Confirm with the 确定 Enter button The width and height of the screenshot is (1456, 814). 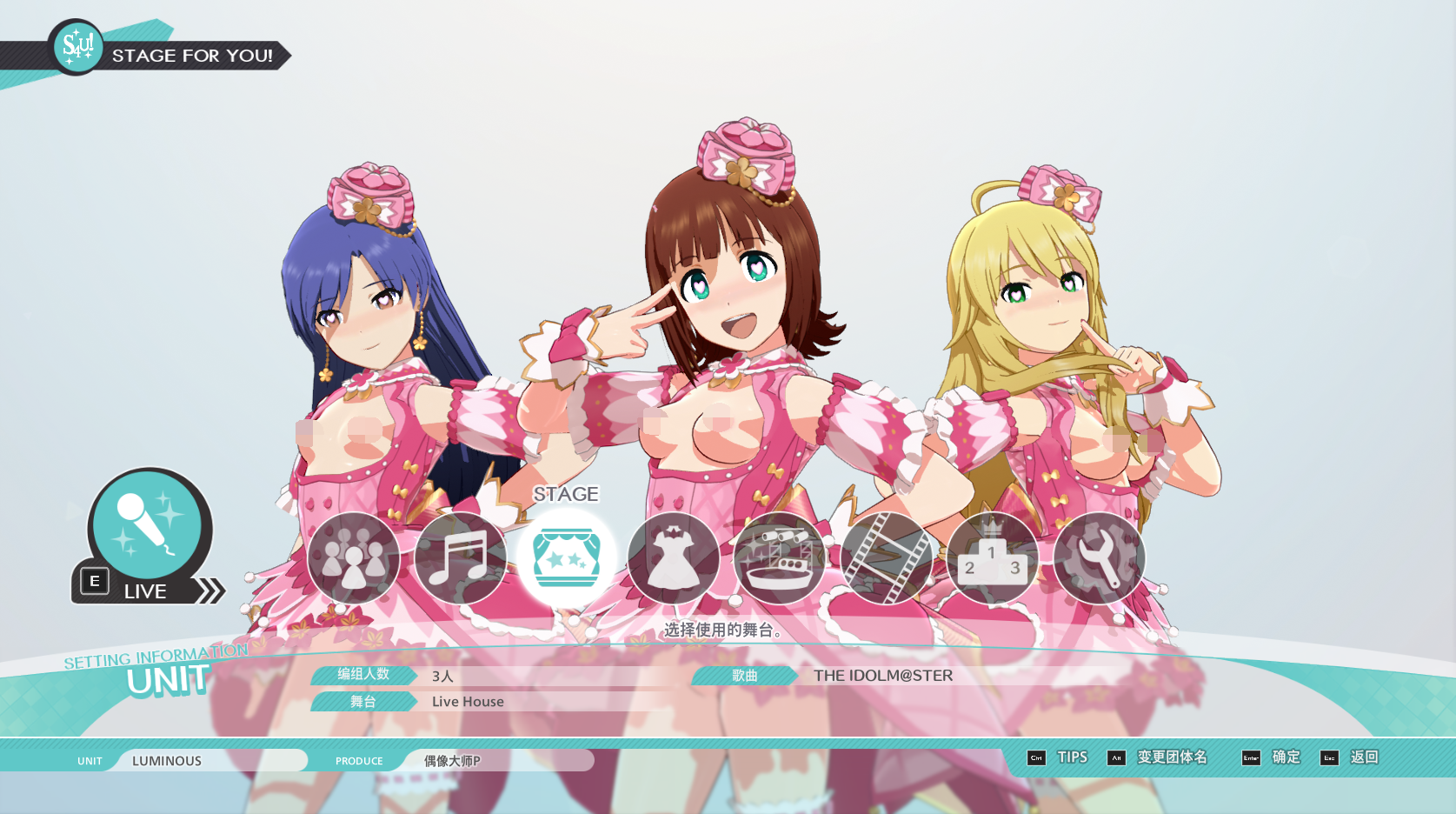pos(1284,757)
